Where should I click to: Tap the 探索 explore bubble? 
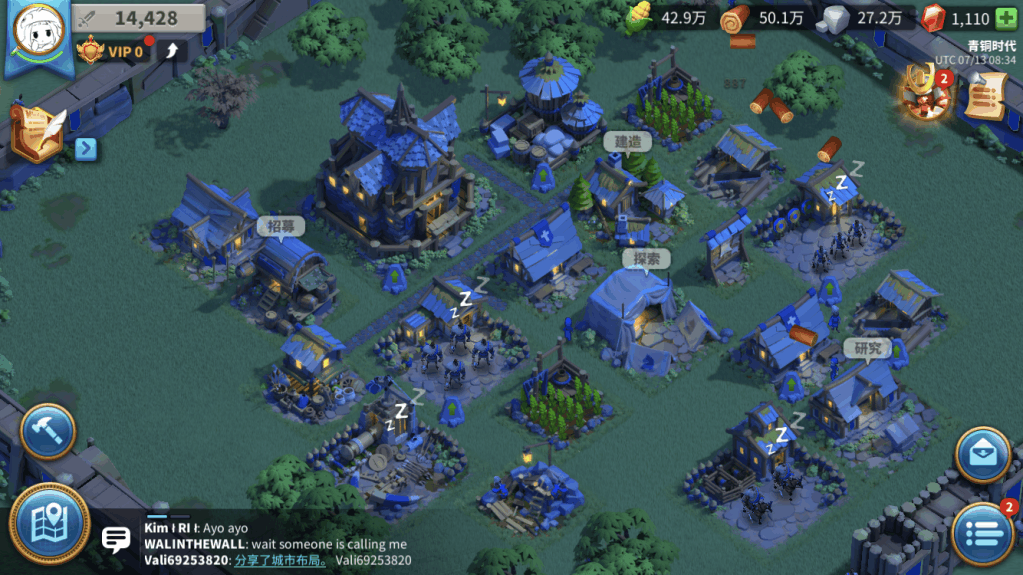tap(646, 259)
